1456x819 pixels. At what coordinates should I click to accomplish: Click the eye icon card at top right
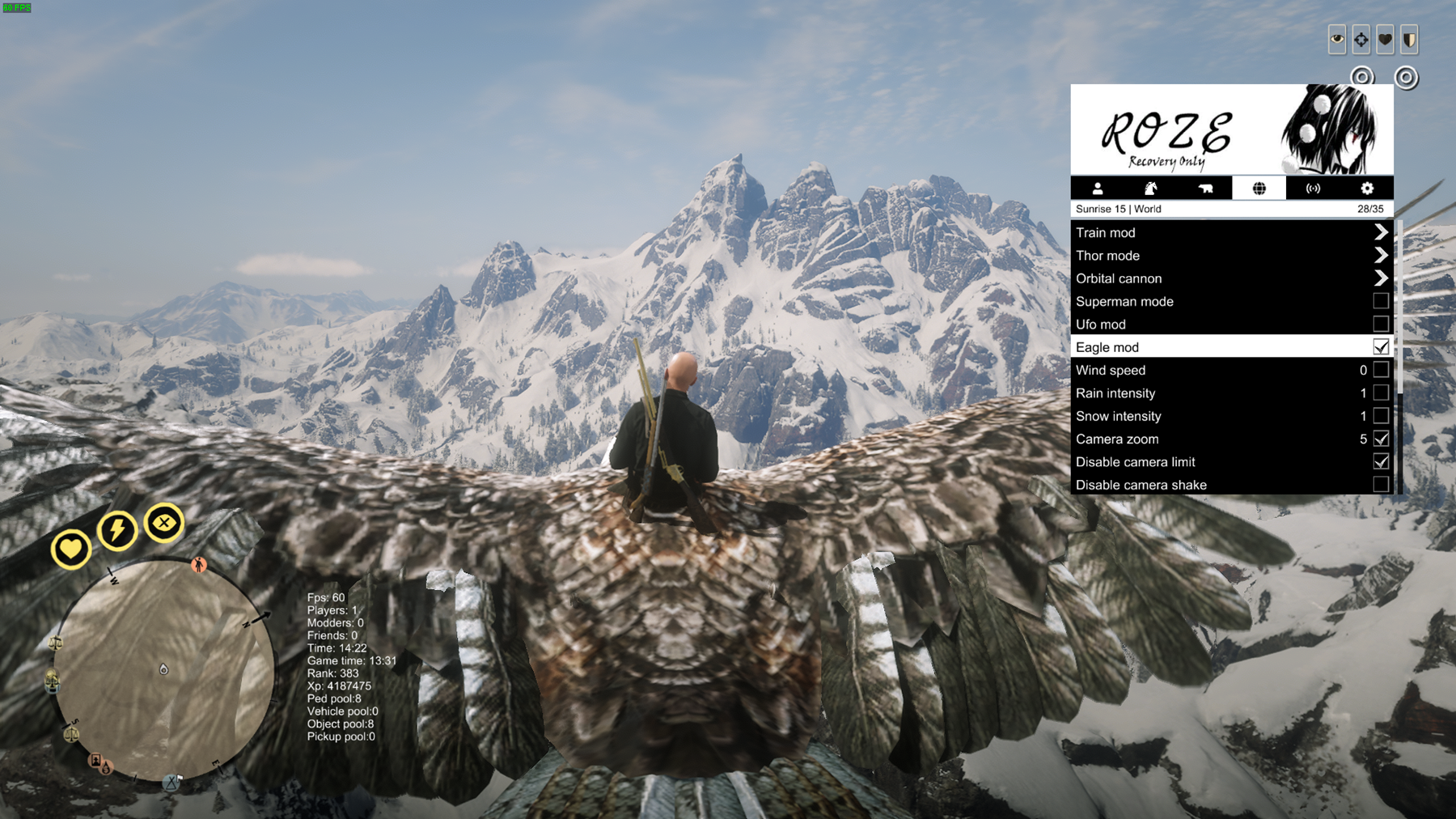tap(1337, 39)
